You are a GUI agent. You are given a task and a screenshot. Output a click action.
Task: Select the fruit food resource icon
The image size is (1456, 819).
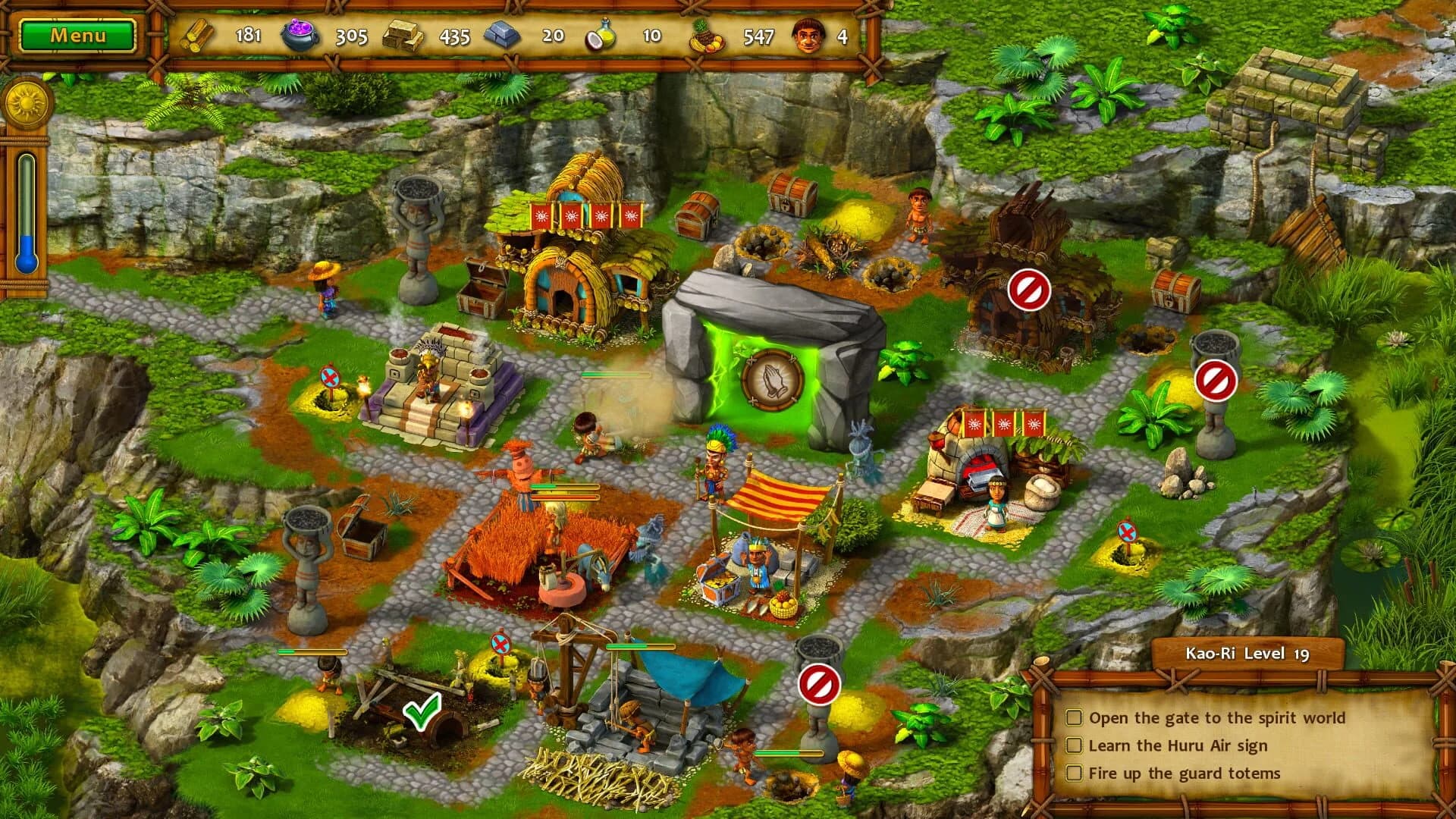(x=705, y=34)
